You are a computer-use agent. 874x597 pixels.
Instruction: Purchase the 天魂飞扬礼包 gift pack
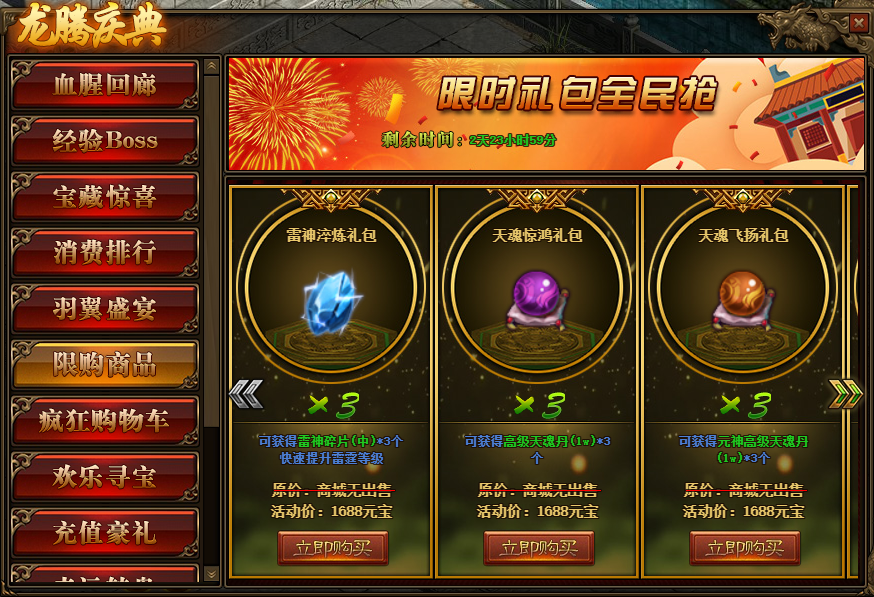coord(744,548)
